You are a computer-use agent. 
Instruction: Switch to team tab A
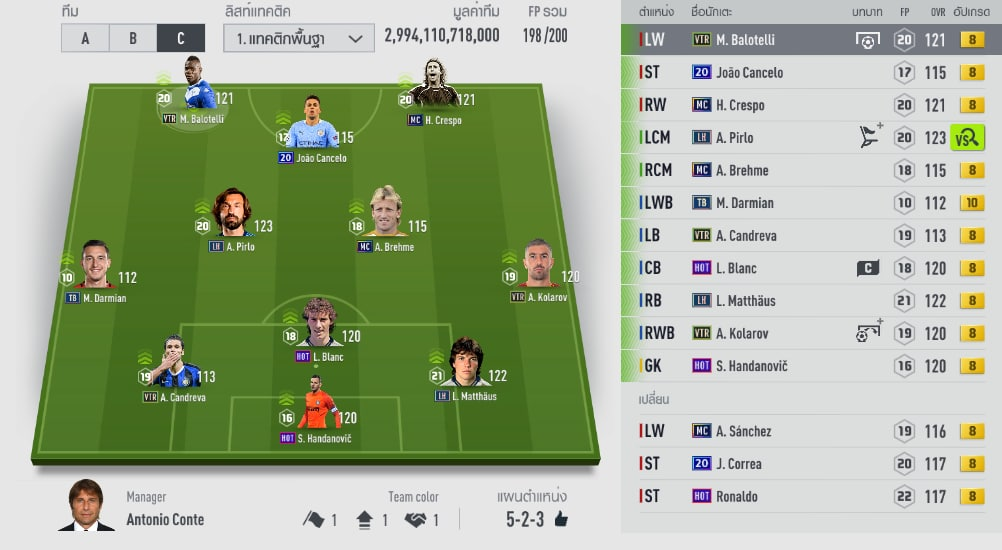(85, 38)
